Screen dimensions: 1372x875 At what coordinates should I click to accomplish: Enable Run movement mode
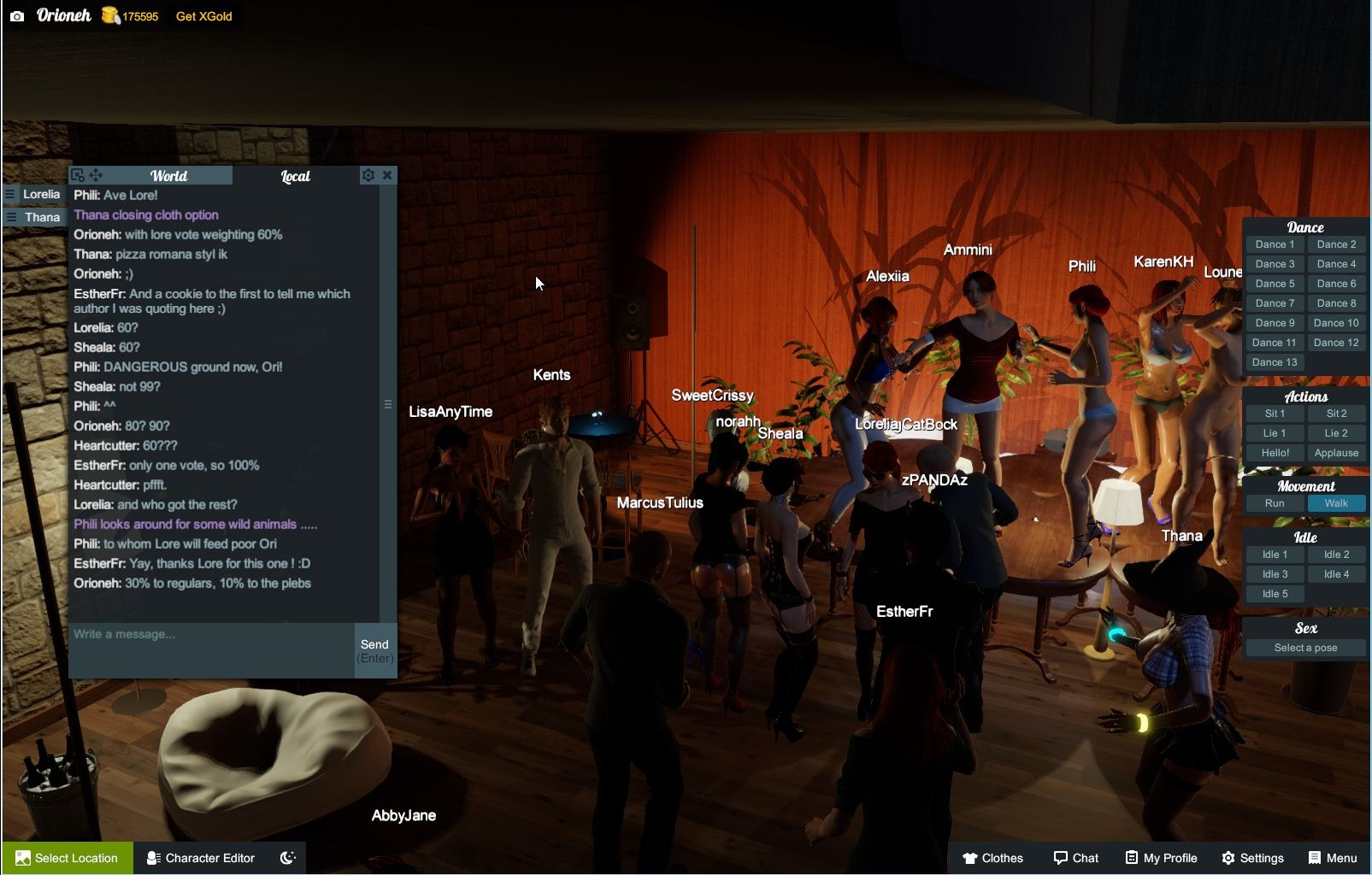[x=1274, y=503]
